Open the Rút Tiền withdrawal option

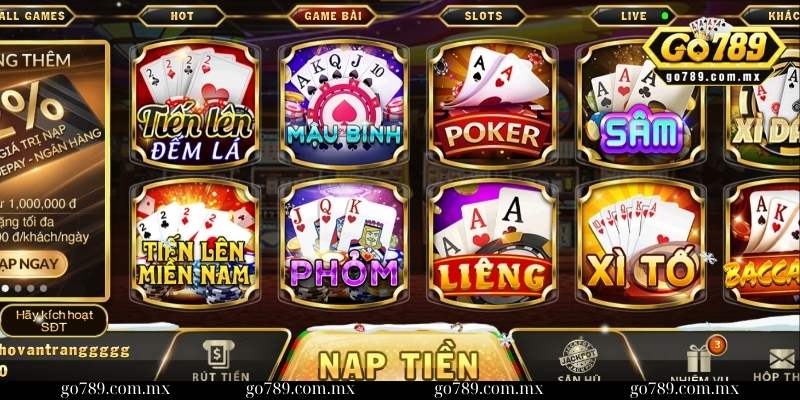(220, 362)
